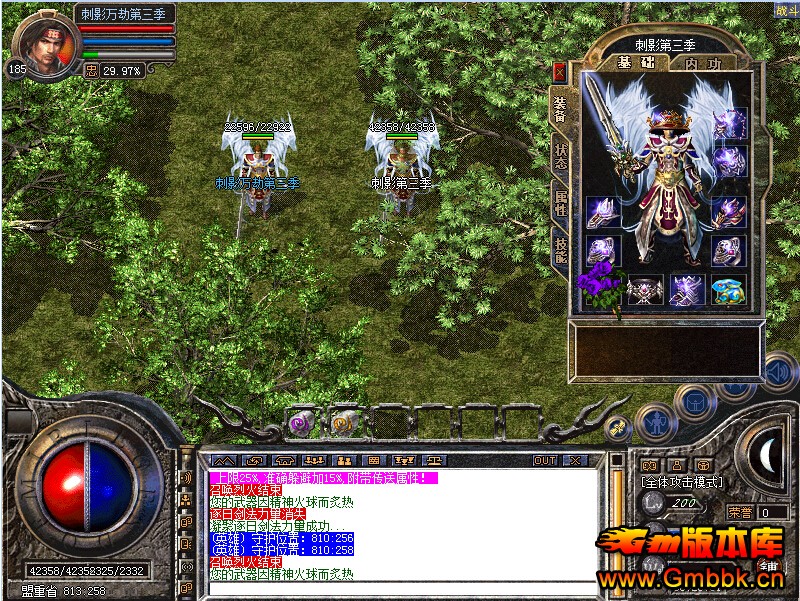Click the OUT button above chat

coord(545,460)
